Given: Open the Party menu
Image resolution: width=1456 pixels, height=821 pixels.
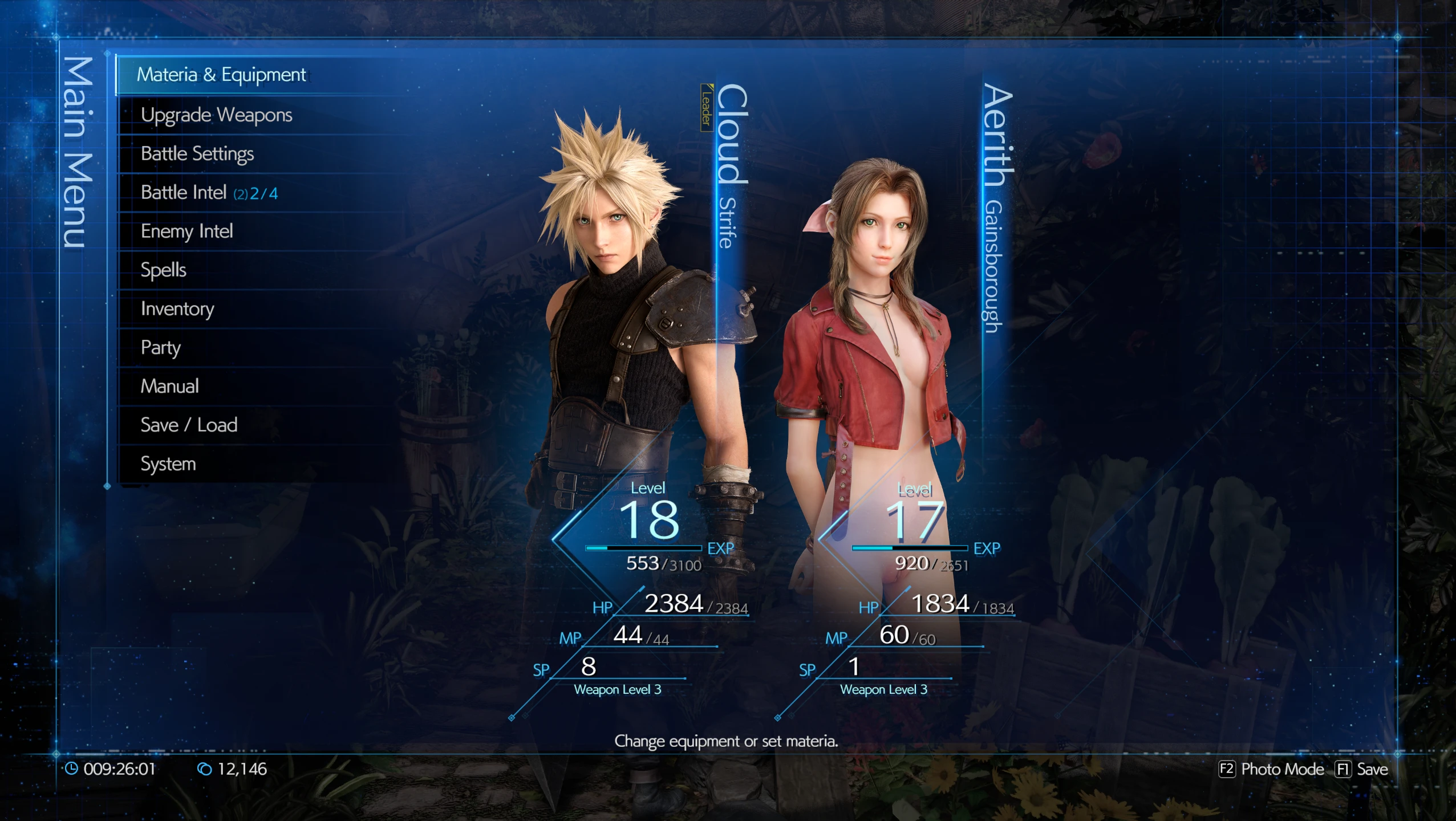Looking at the screenshot, I should (161, 347).
